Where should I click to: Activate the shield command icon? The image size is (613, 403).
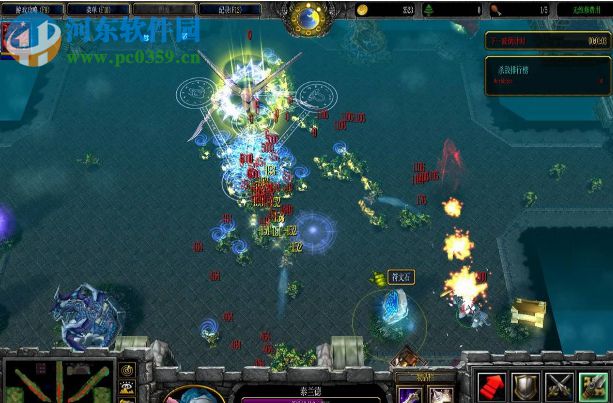[524, 386]
